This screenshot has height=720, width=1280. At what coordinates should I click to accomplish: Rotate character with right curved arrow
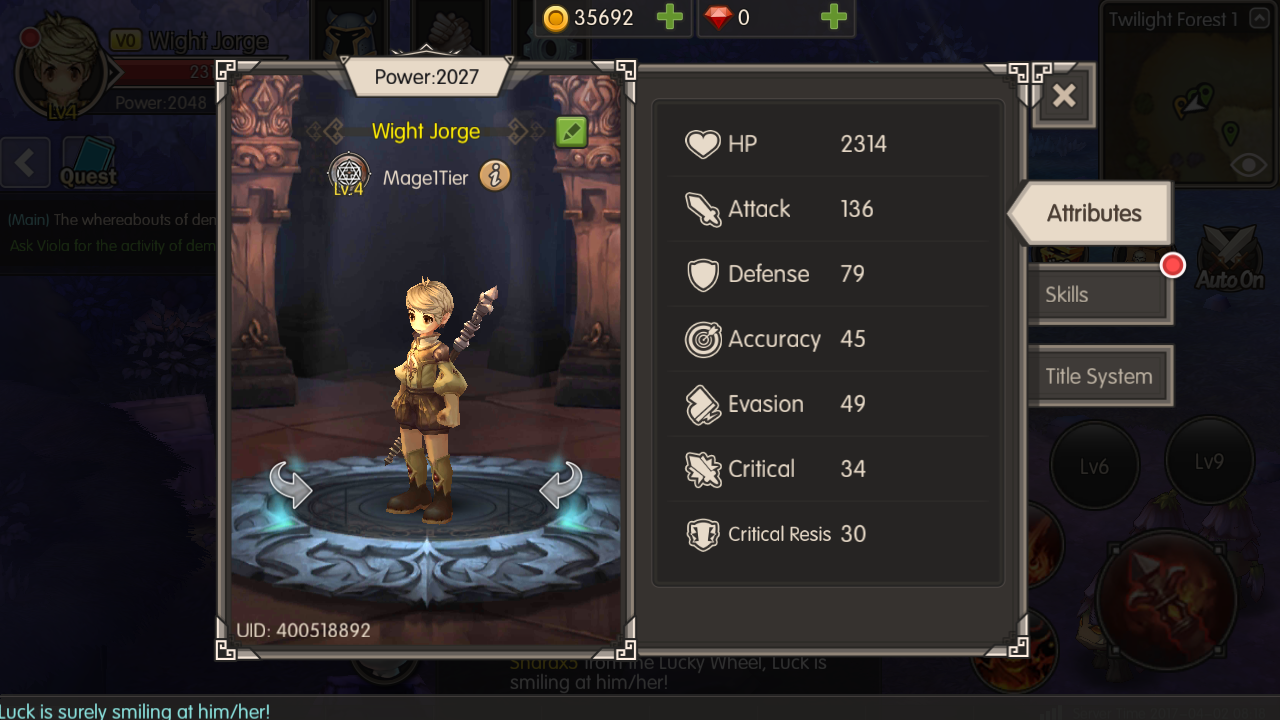pyautogui.click(x=560, y=485)
